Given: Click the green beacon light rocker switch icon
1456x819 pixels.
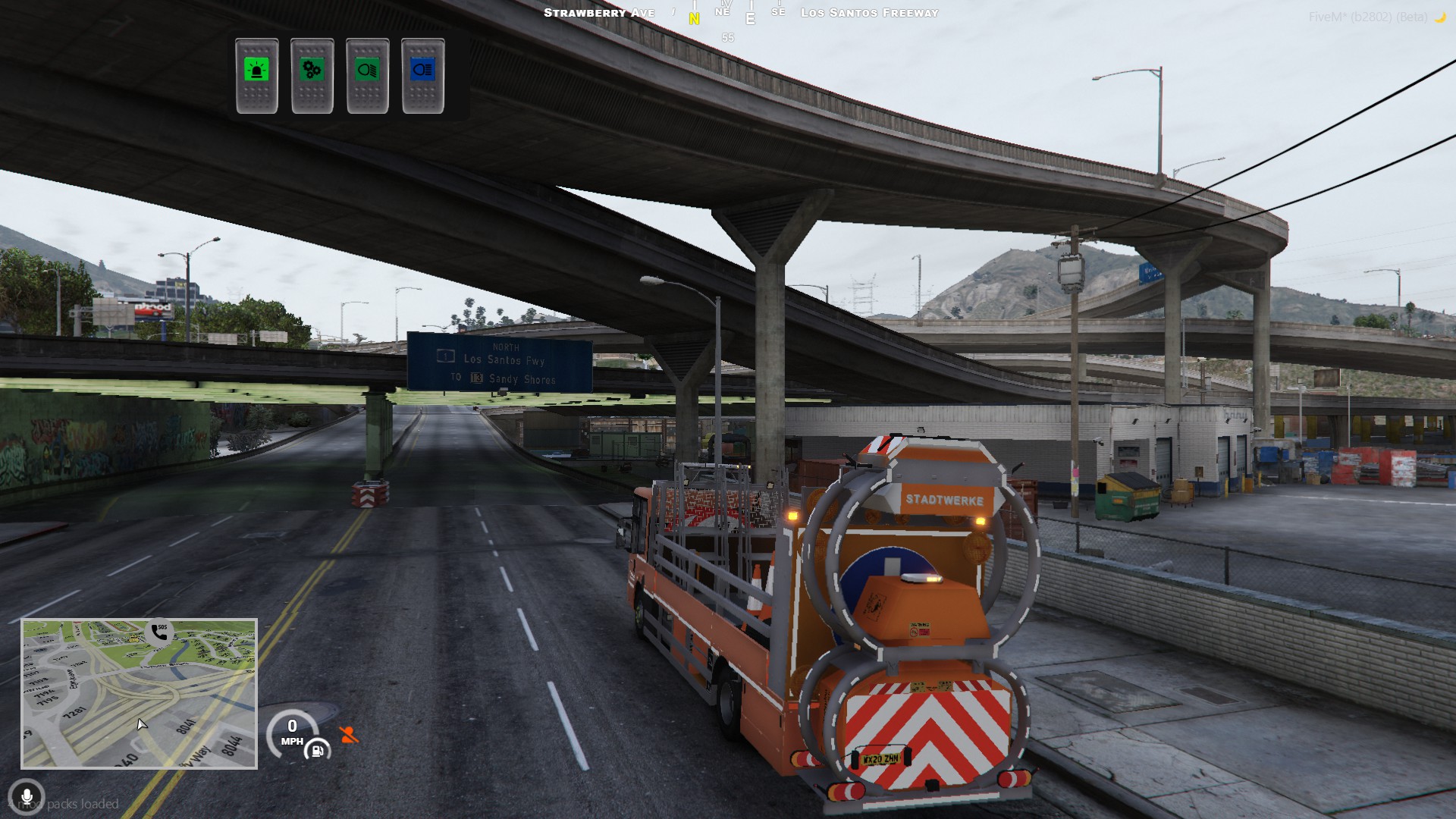Looking at the screenshot, I should click(258, 70).
